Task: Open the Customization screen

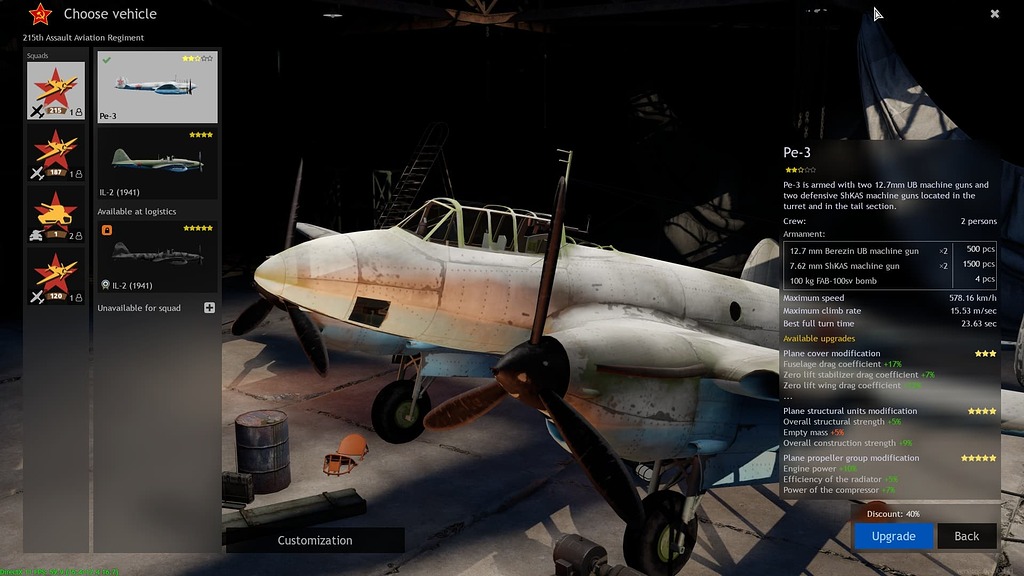Action: [x=315, y=540]
